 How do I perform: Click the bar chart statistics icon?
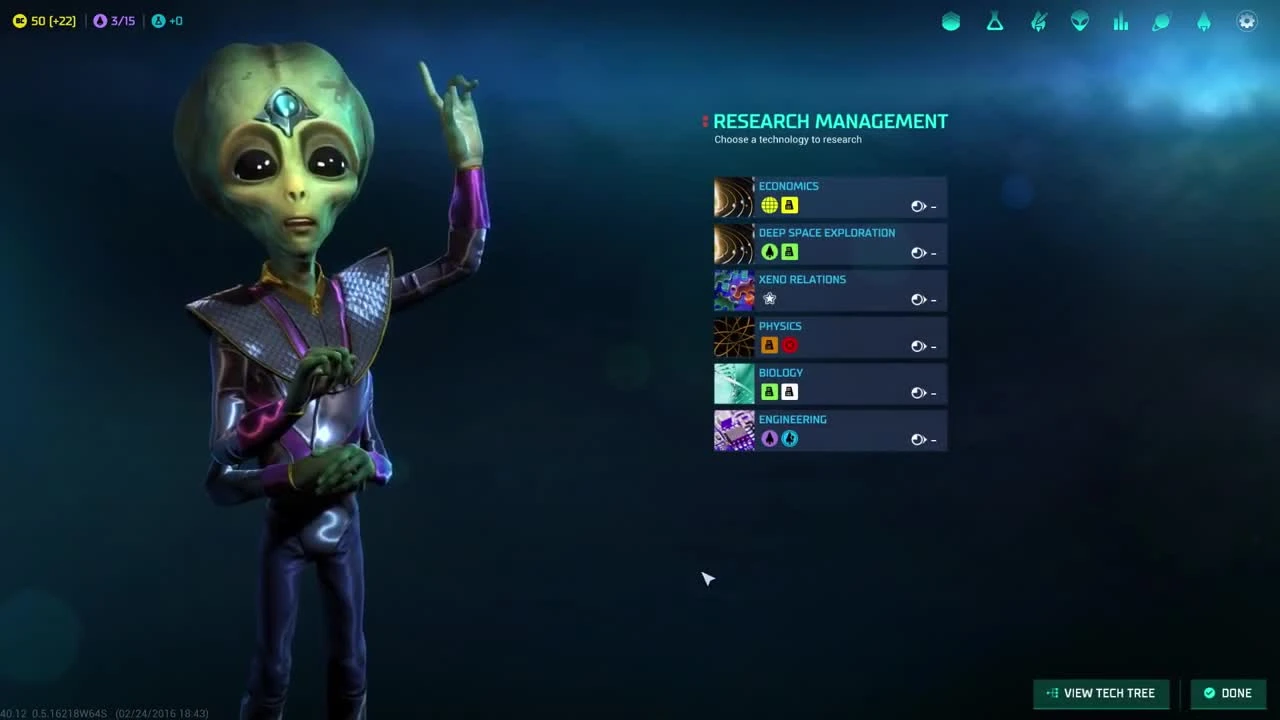[x=1121, y=21]
